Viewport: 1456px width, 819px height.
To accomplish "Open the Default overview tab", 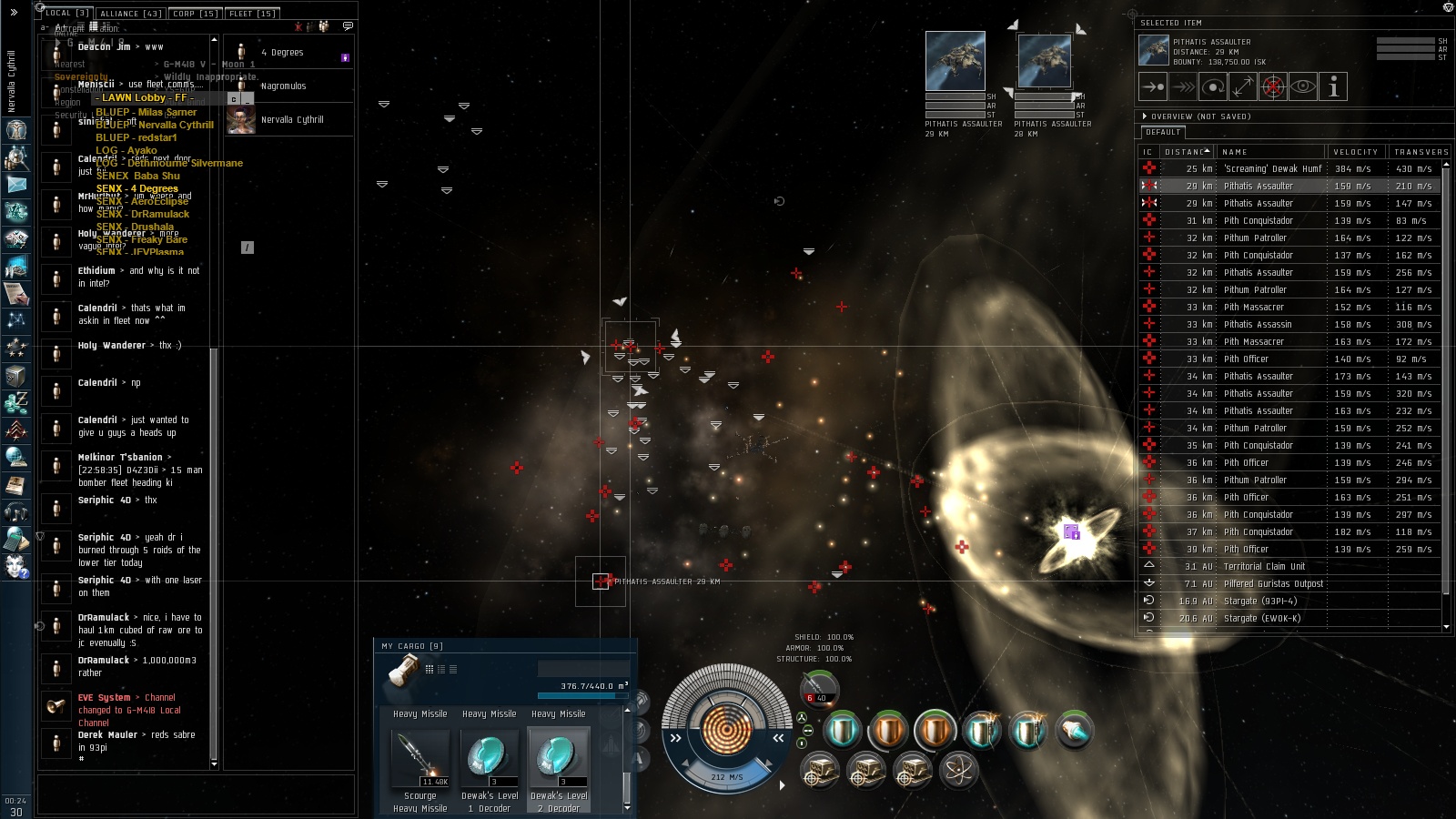I will pyautogui.click(x=1163, y=133).
